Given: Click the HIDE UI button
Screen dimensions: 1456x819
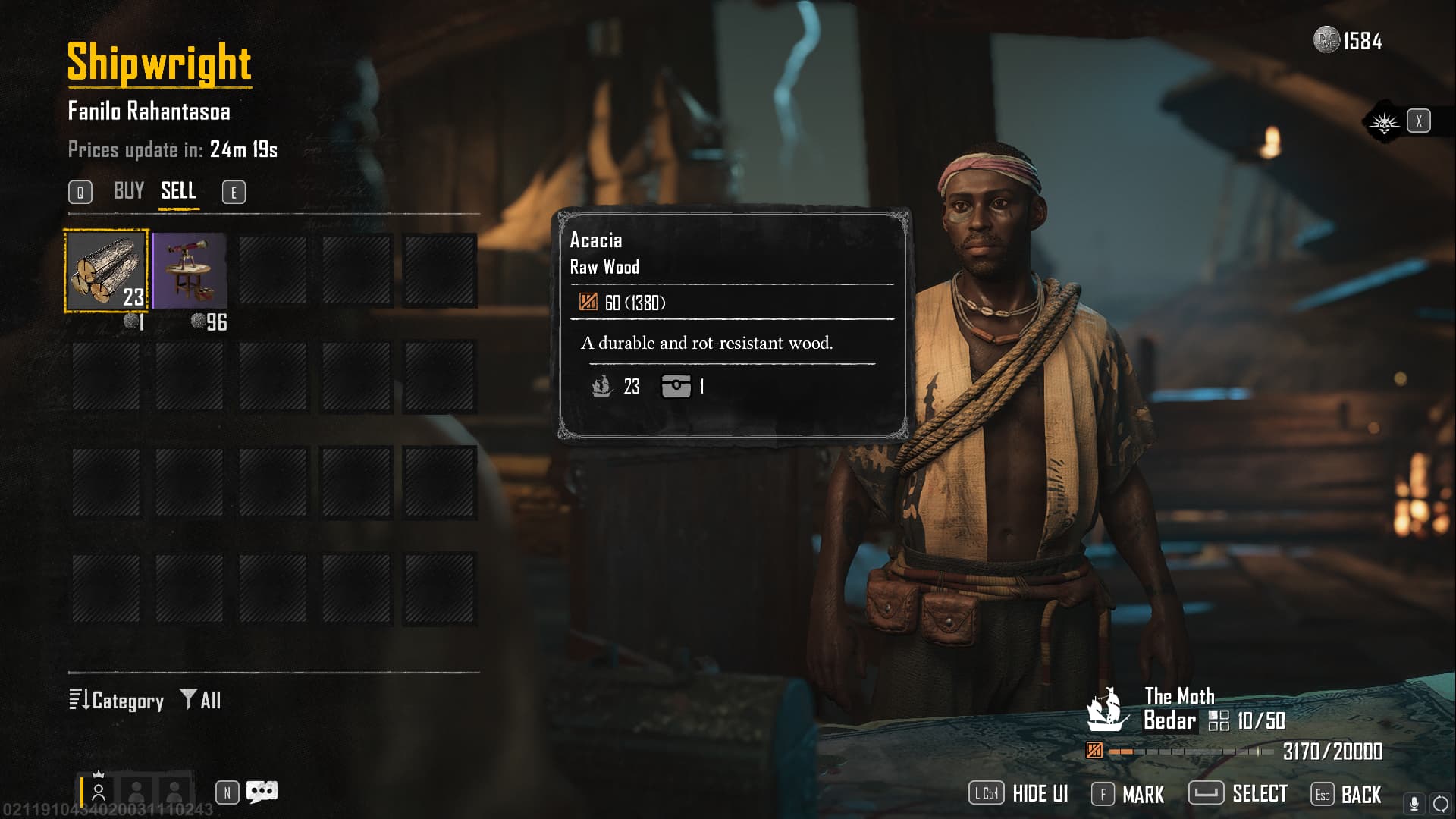Looking at the screenshot, I should [1018, 794].
